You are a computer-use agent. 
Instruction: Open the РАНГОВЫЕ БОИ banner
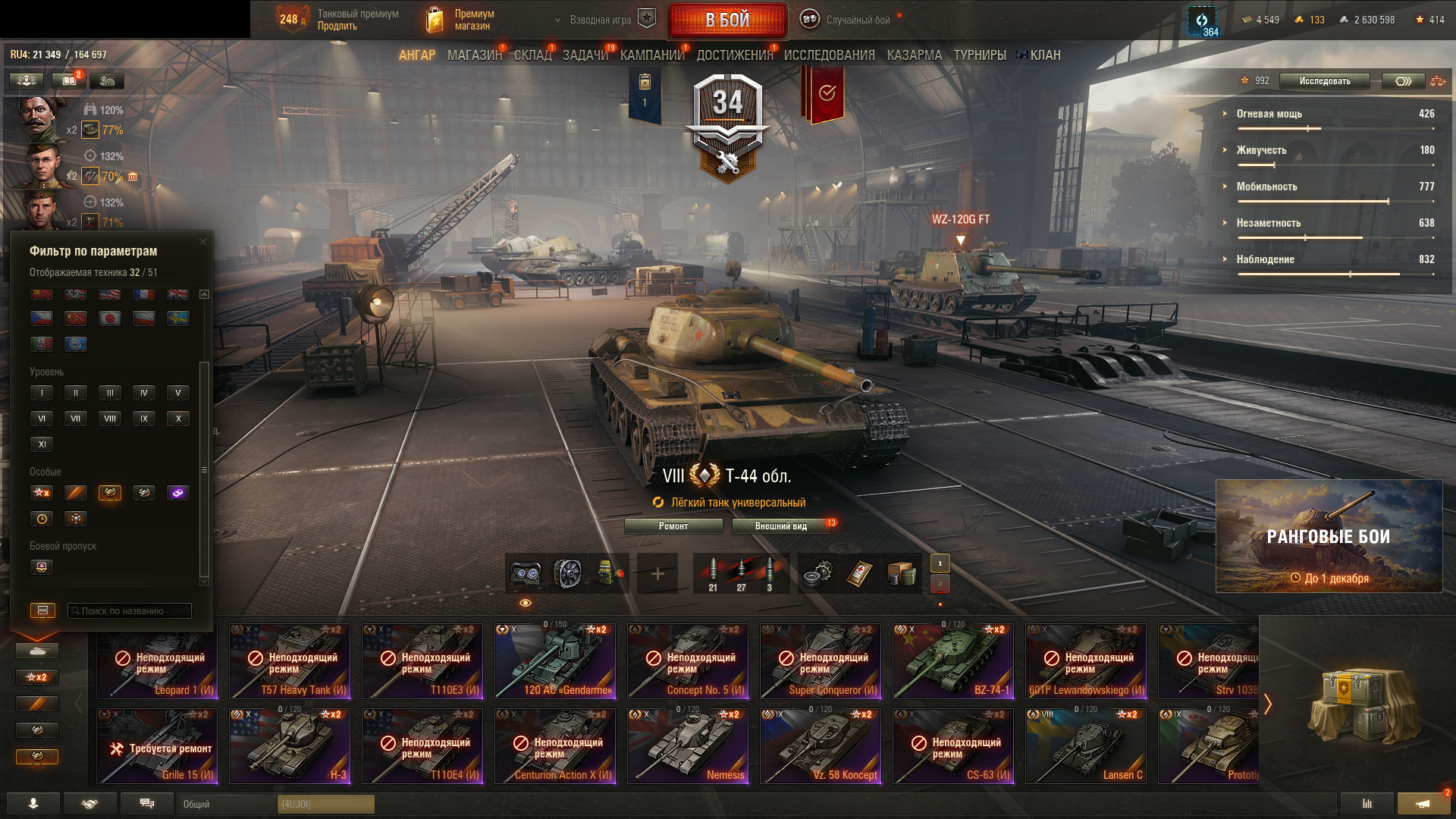coord(1329,536)
